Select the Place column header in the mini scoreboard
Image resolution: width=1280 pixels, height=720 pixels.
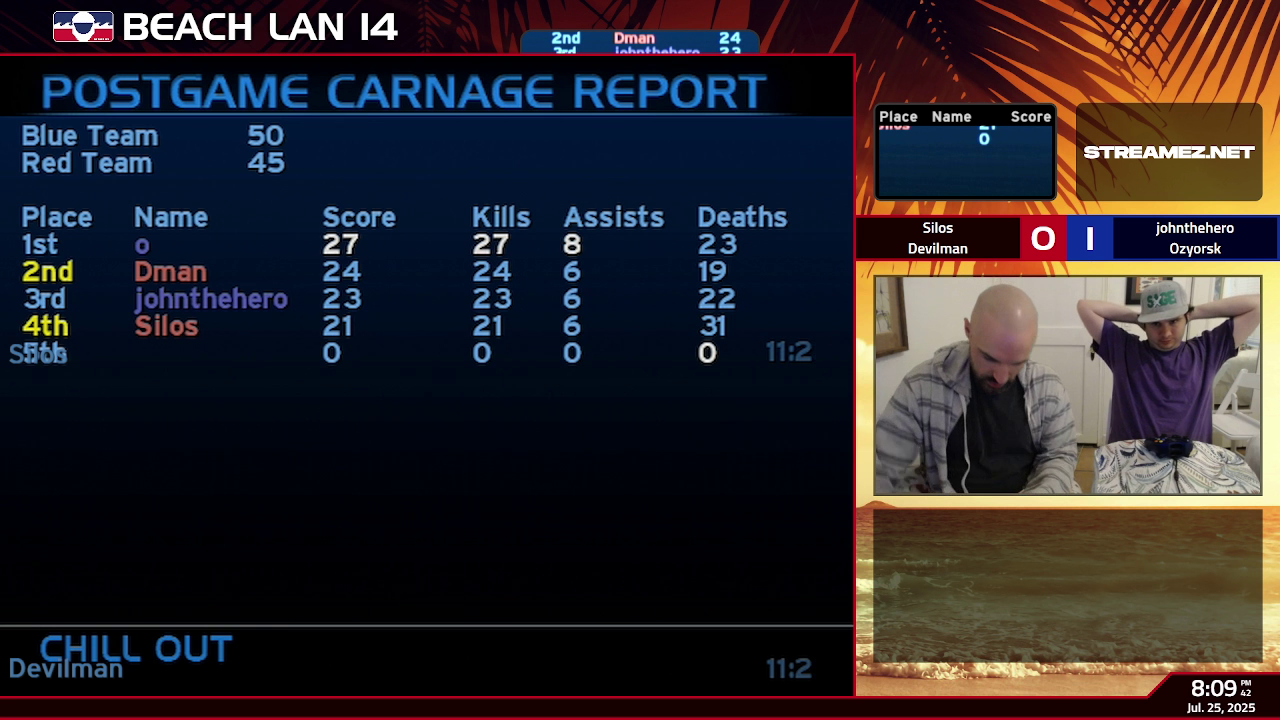tap(898, 116)
